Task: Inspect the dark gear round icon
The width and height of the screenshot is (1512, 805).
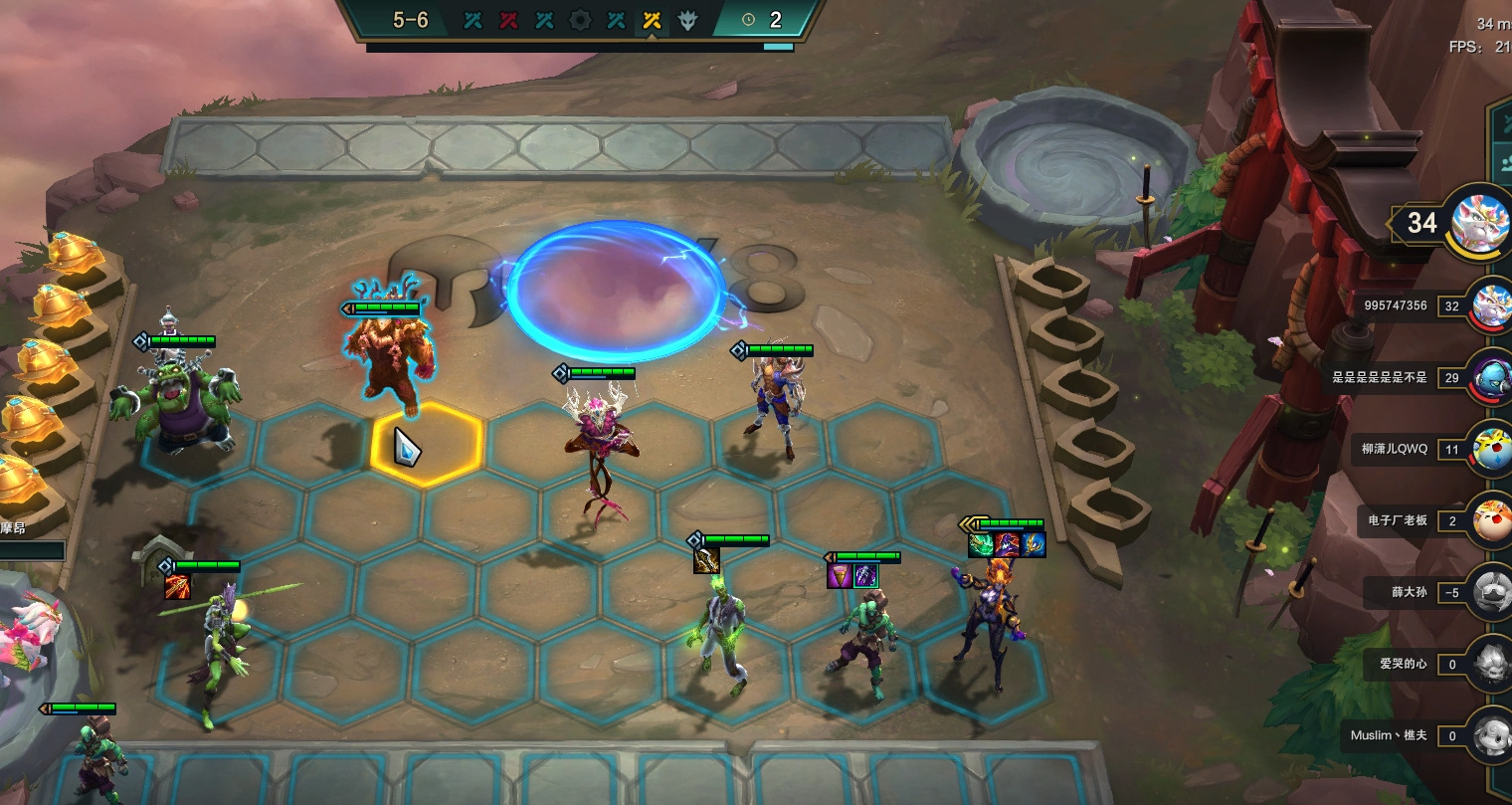Action: (580, 20)
